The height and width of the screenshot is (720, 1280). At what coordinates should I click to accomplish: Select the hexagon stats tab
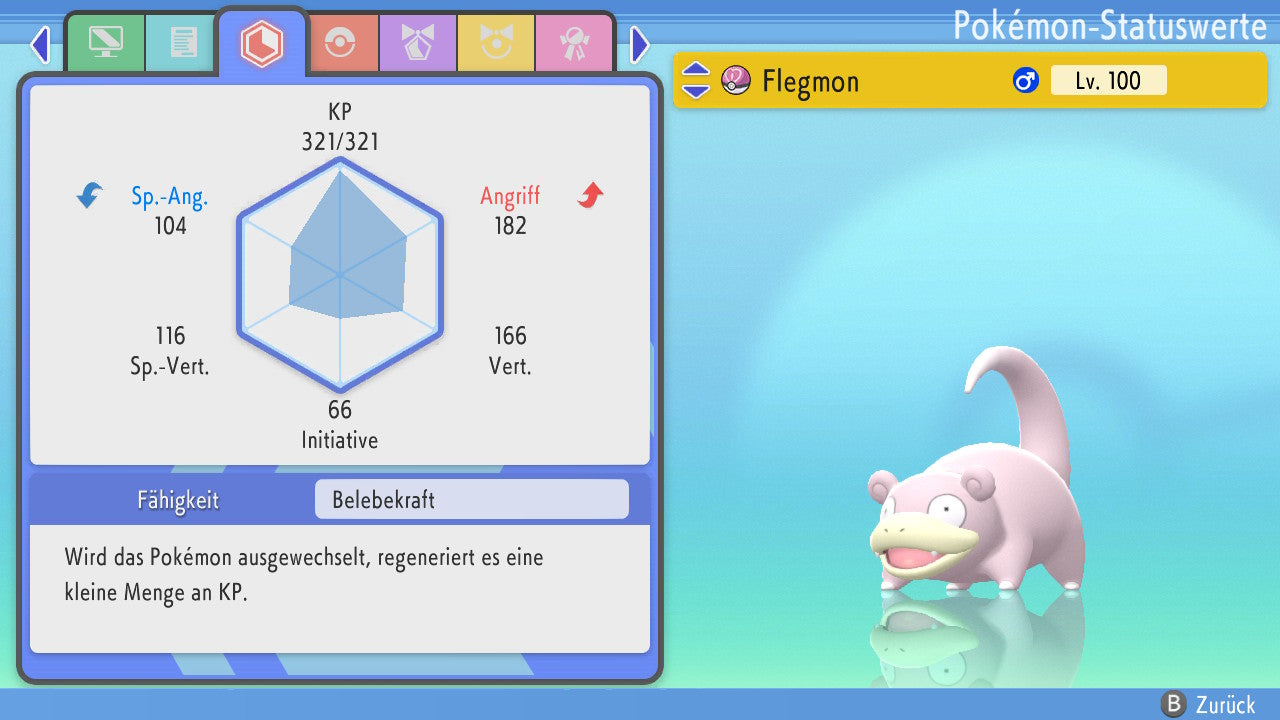point(261,43)
